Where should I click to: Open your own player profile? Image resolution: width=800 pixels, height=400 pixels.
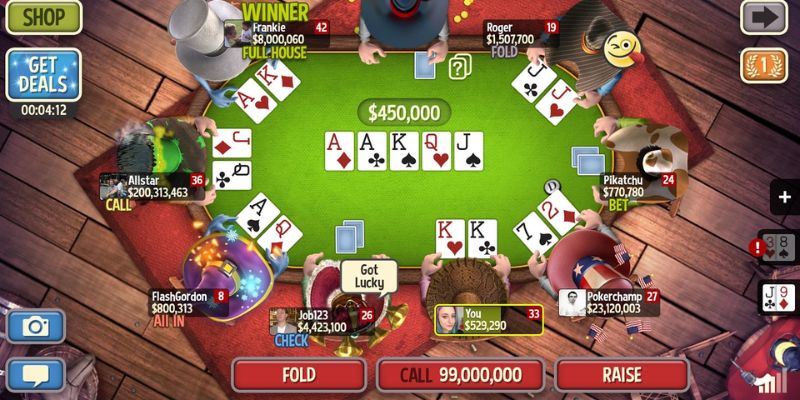(488, 319)
